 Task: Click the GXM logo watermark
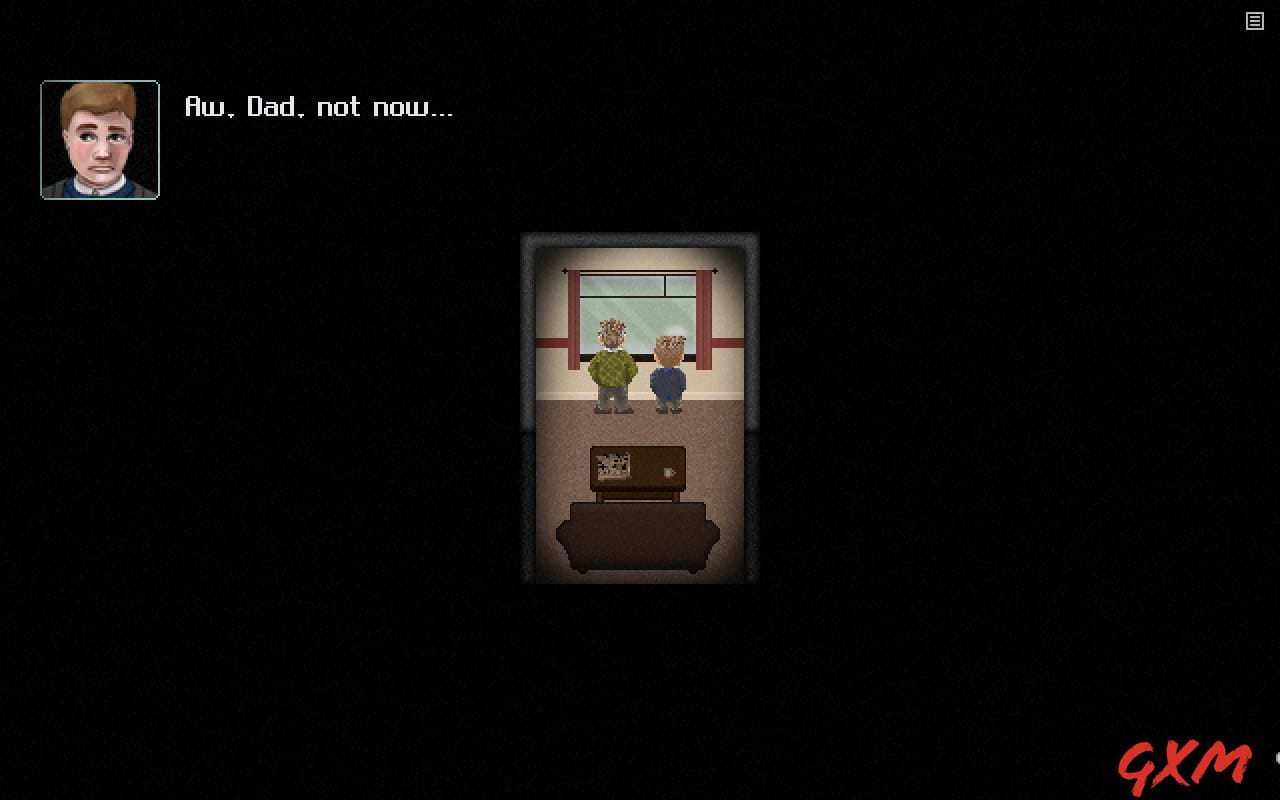(x=1185, y=764)
